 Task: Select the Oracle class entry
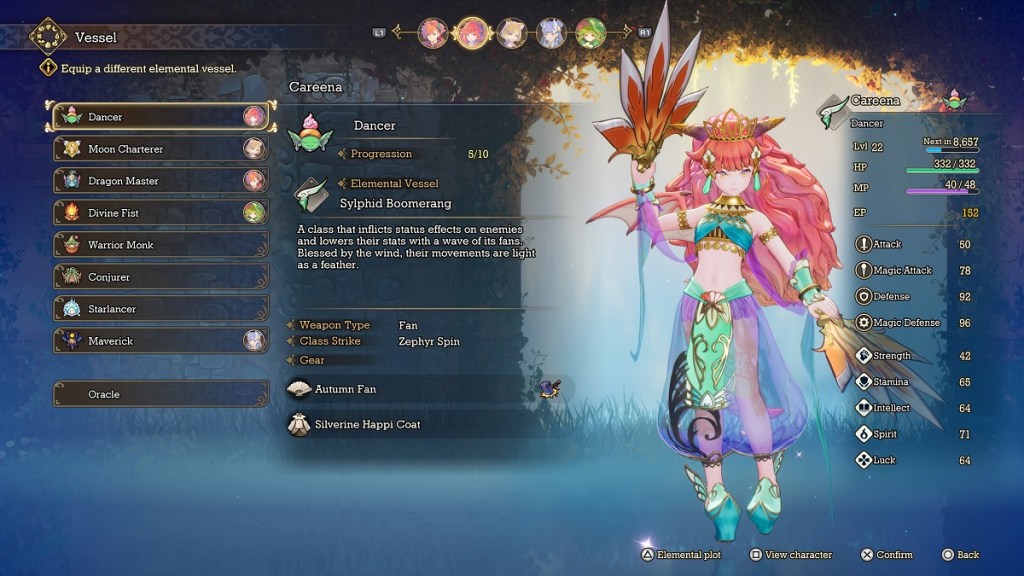pyautogui.click(x=160, y=394)
